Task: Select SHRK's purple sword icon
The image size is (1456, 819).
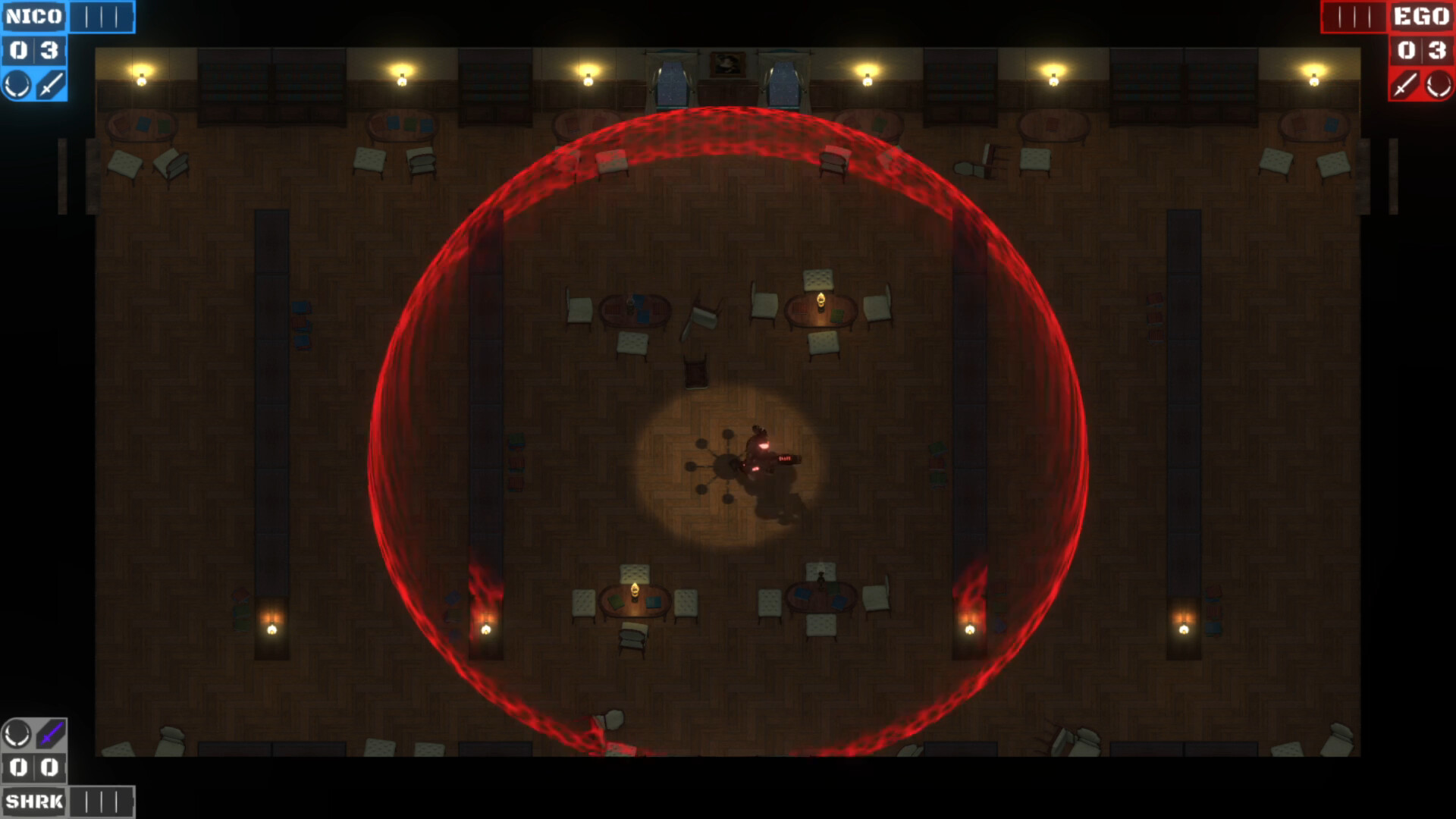Action: coord(49,733)
